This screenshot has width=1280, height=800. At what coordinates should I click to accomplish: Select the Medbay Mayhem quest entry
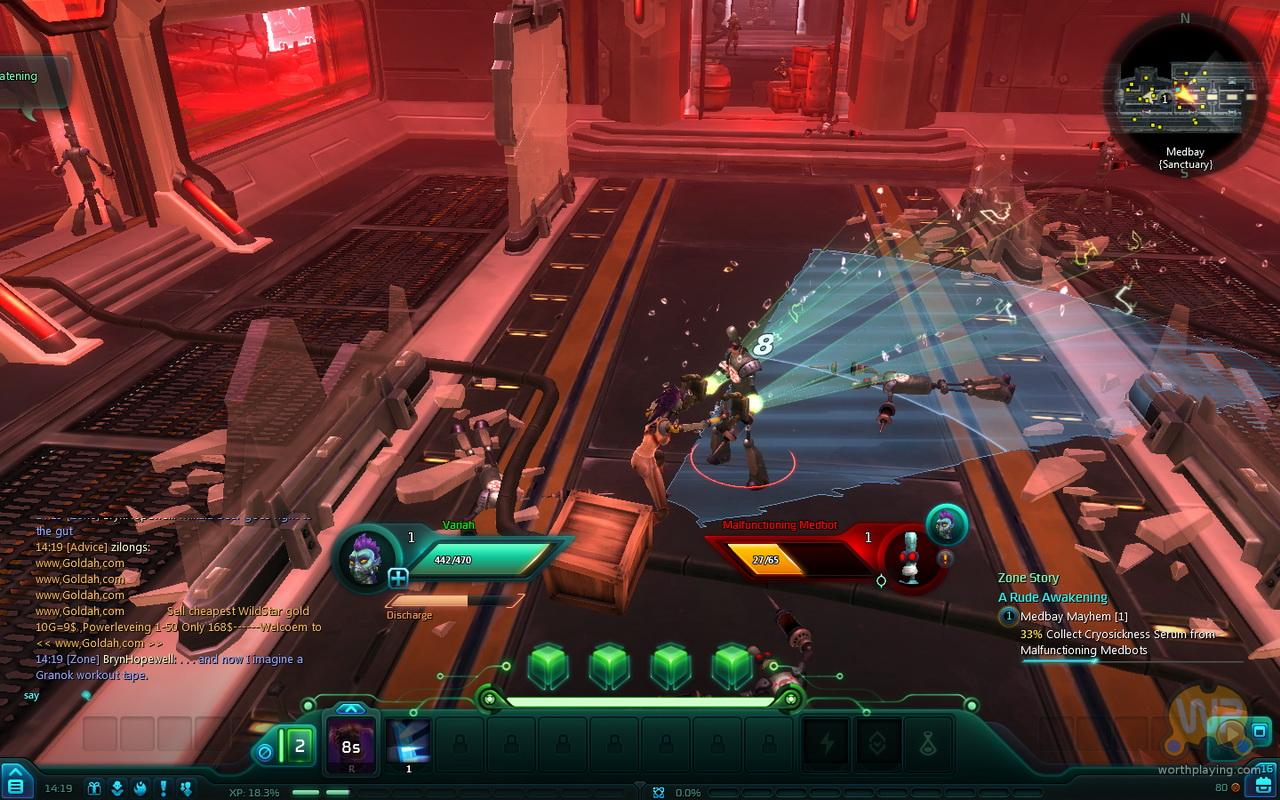(1073, 617)
